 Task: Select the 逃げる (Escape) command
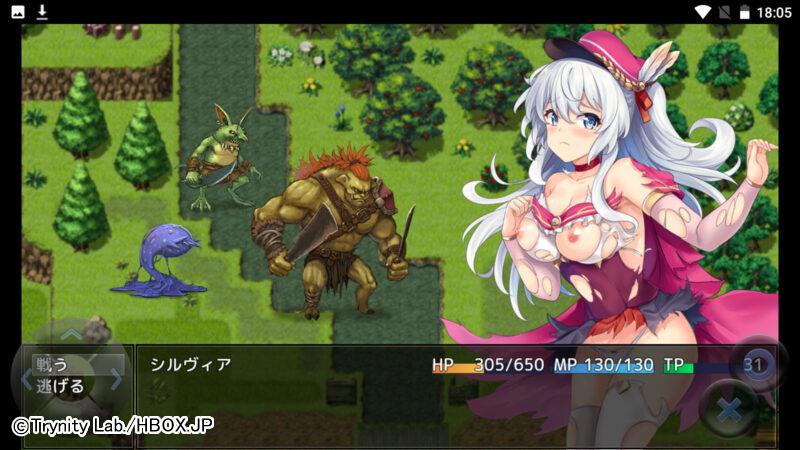(x=60, y=386)
